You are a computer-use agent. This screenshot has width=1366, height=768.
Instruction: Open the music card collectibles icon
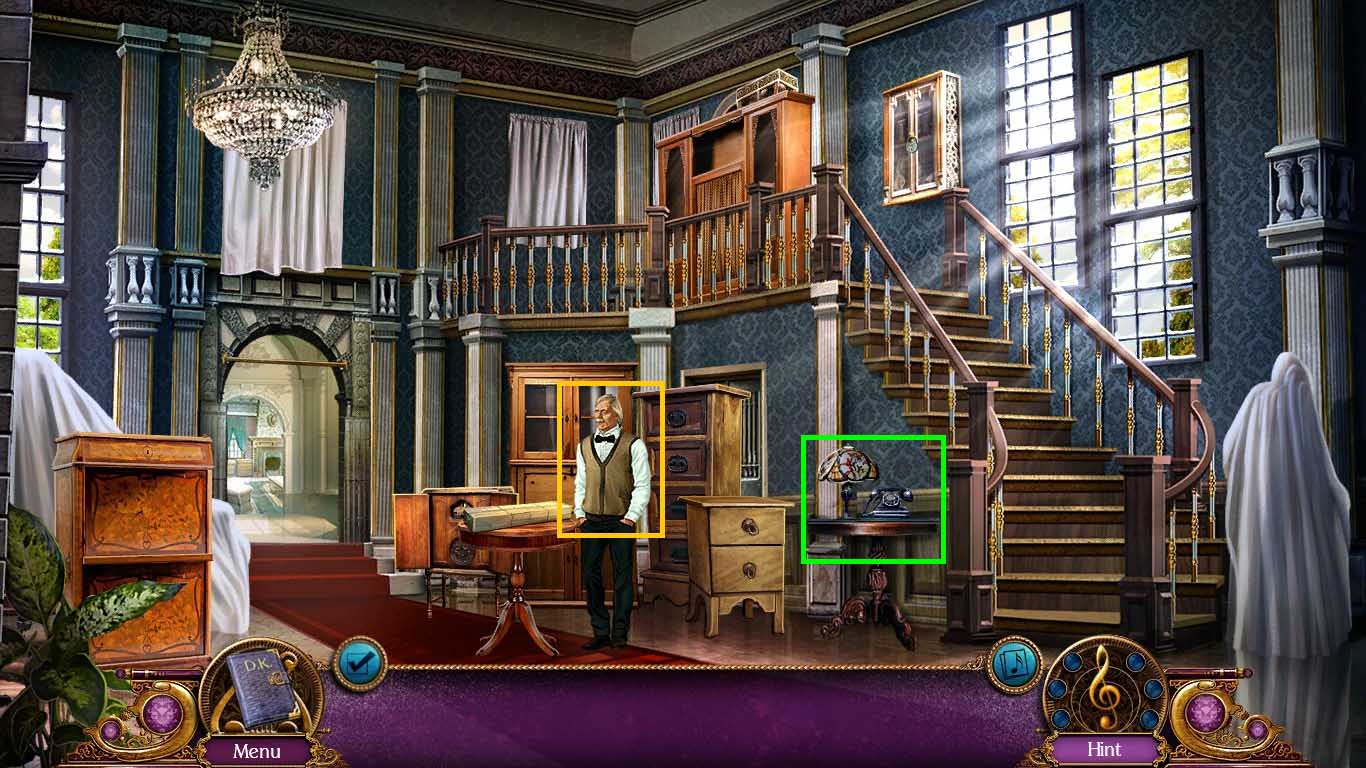[1013, 662]
